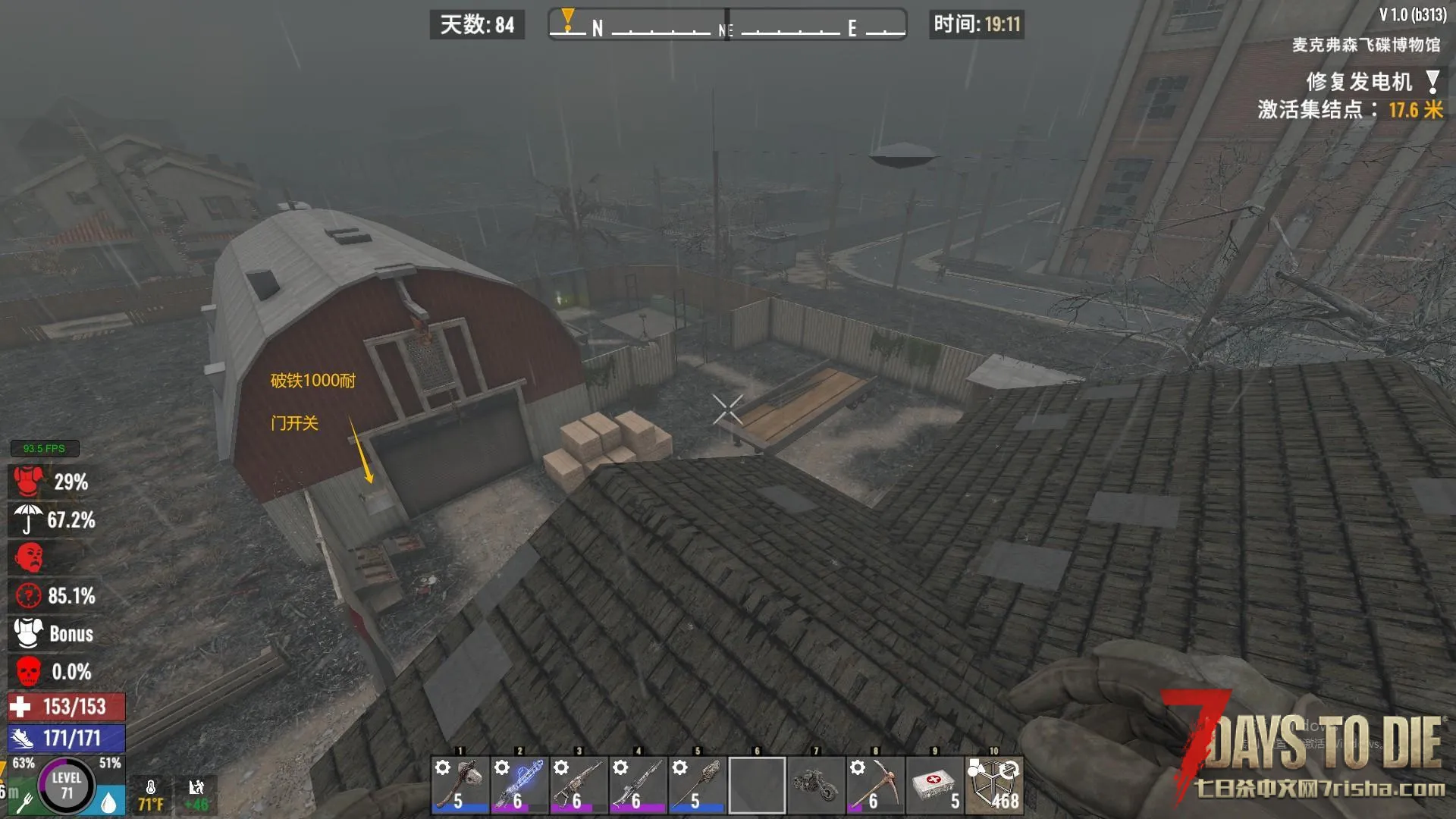Screen dimensions: 1456x819
Task: Pick the spiked club in slot 5
Action: pyautogui.click(x=697, y=785)
